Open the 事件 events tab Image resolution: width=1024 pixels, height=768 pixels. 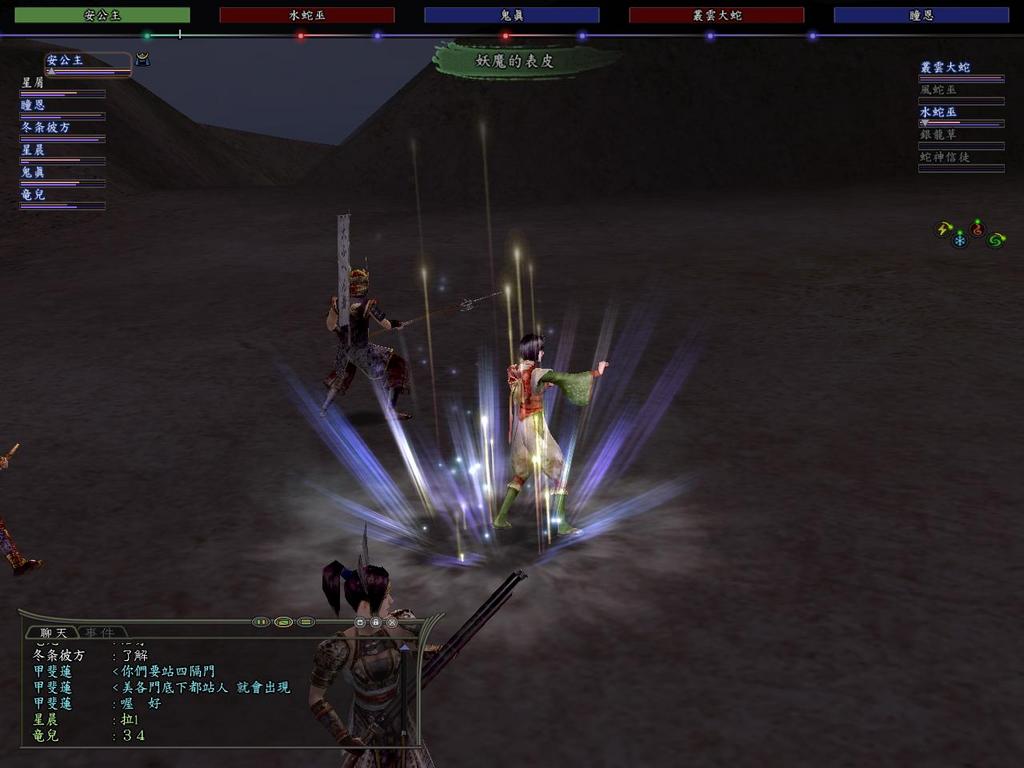[x=99, y=632]
